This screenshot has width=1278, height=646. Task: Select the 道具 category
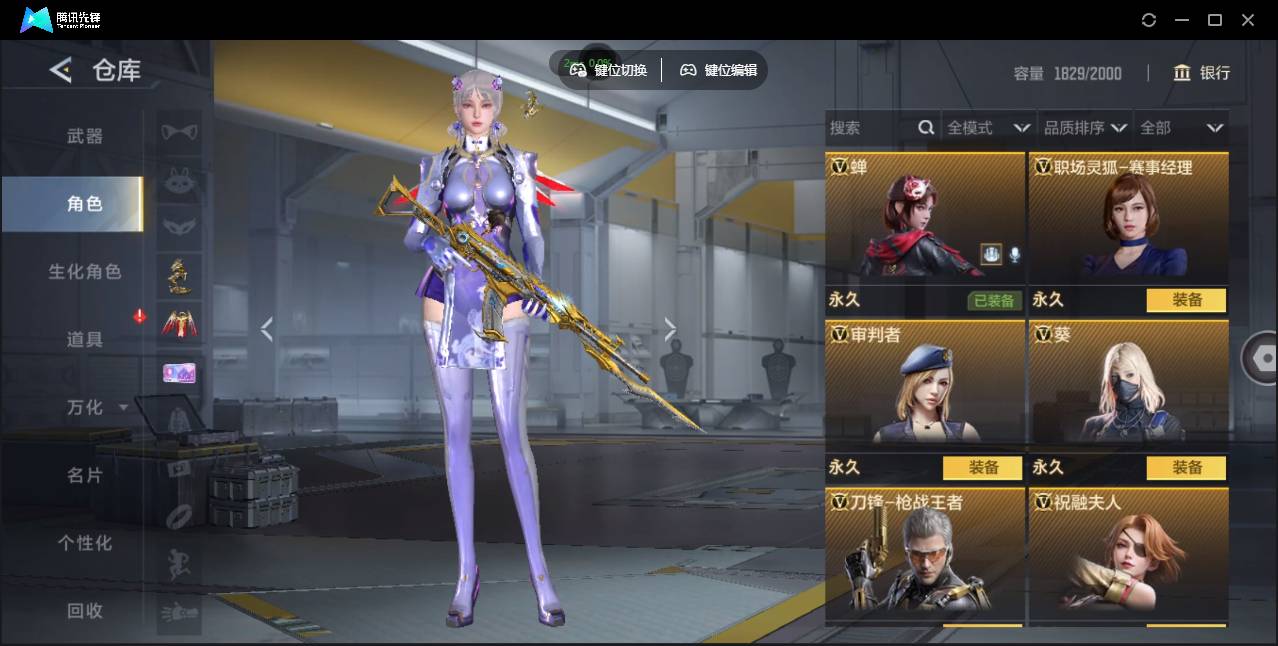(84, 339)
